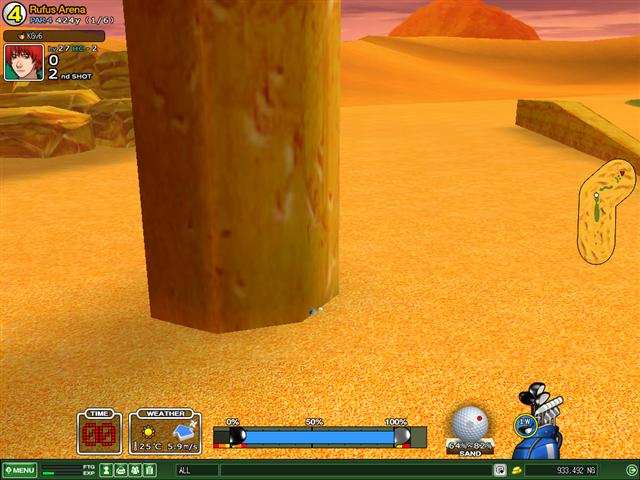This screenshot has height=480, width=640.
Task: Click the trash can icon in bottom bar
Action: pos(150,470)
